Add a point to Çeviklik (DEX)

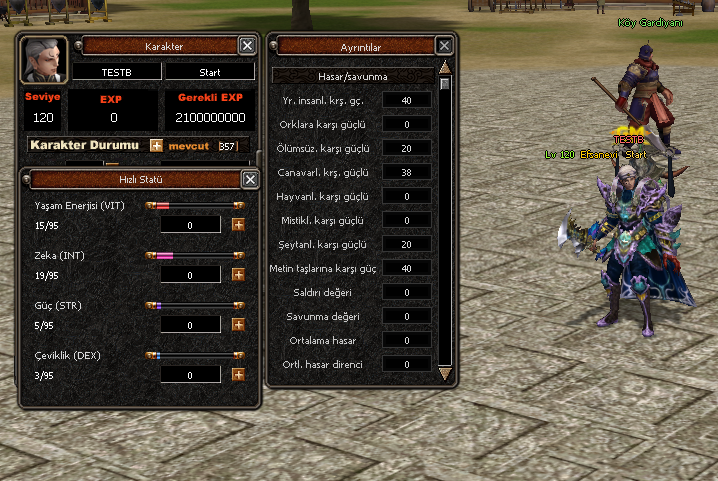pyautogui.click(x=238, y=374)
